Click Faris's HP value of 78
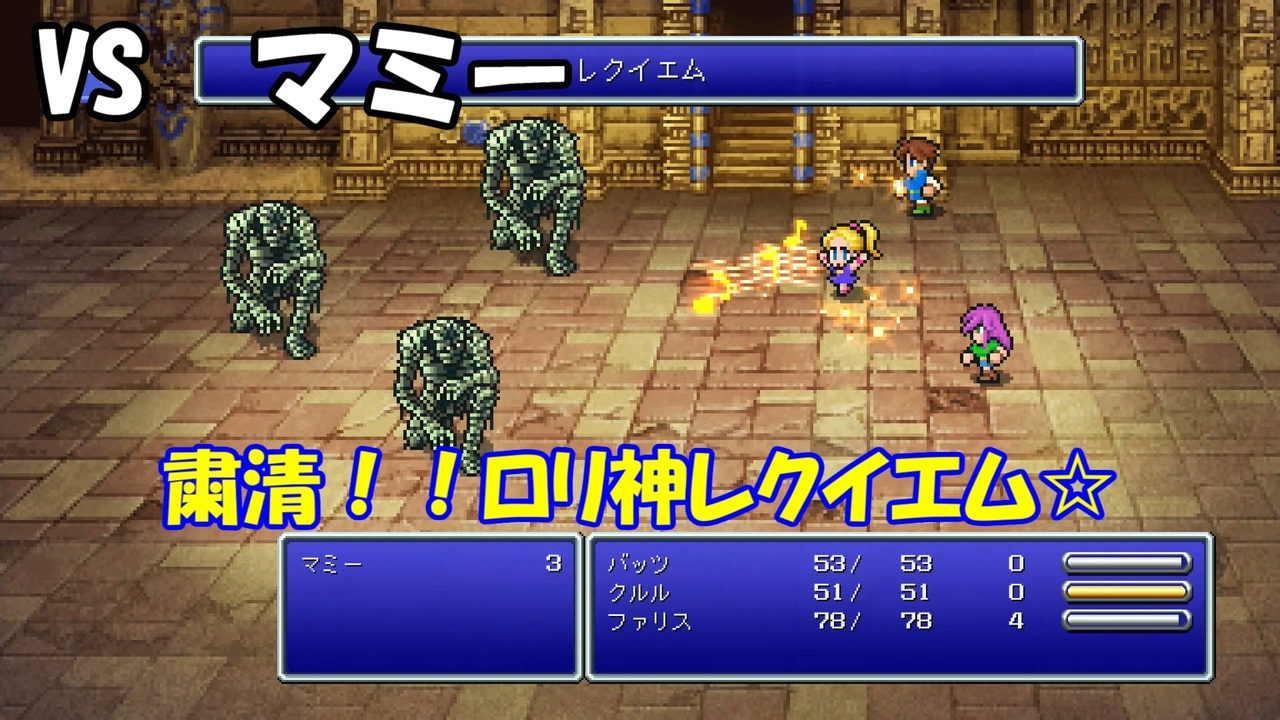This screenshot has height=720, width=1280. [830, 621]
